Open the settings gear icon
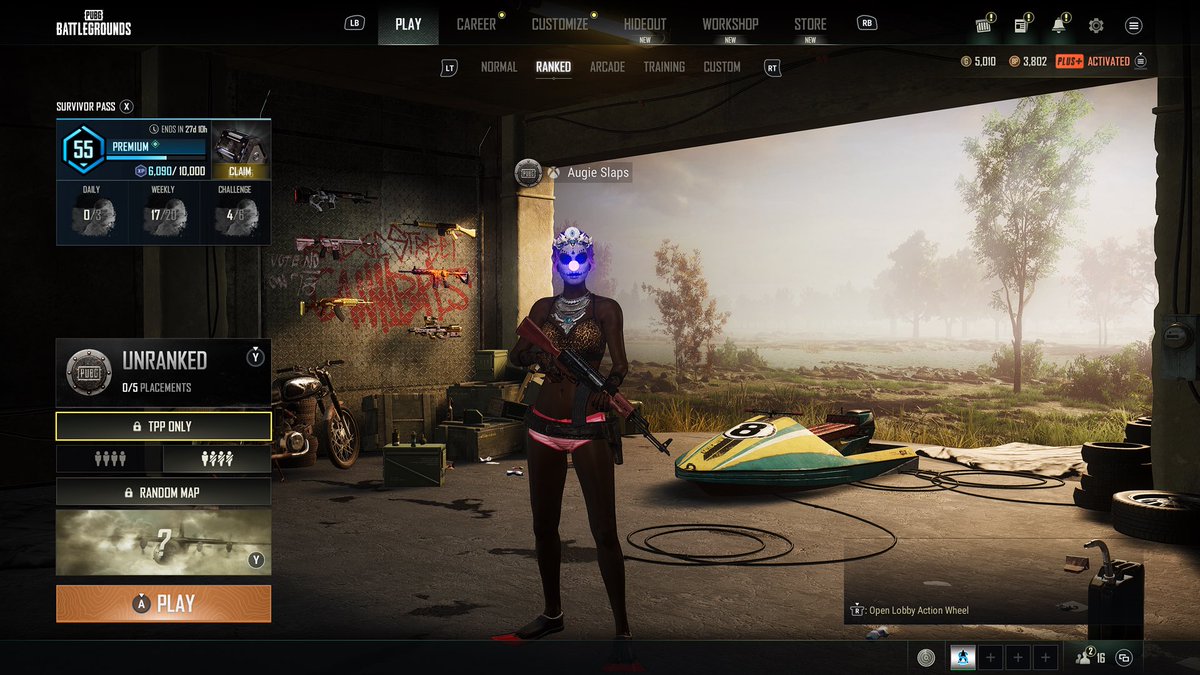The height and width of the screenshot is (675, 1200). pyautogui.click(x=1096, y=25)
